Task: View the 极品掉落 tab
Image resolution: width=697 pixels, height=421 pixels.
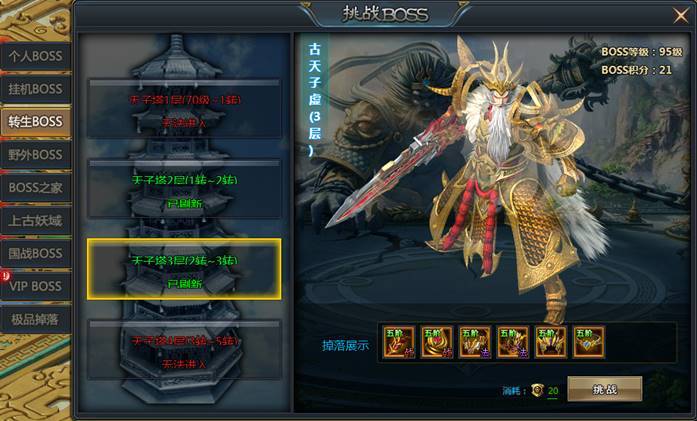Action: (x=35, y=319)
